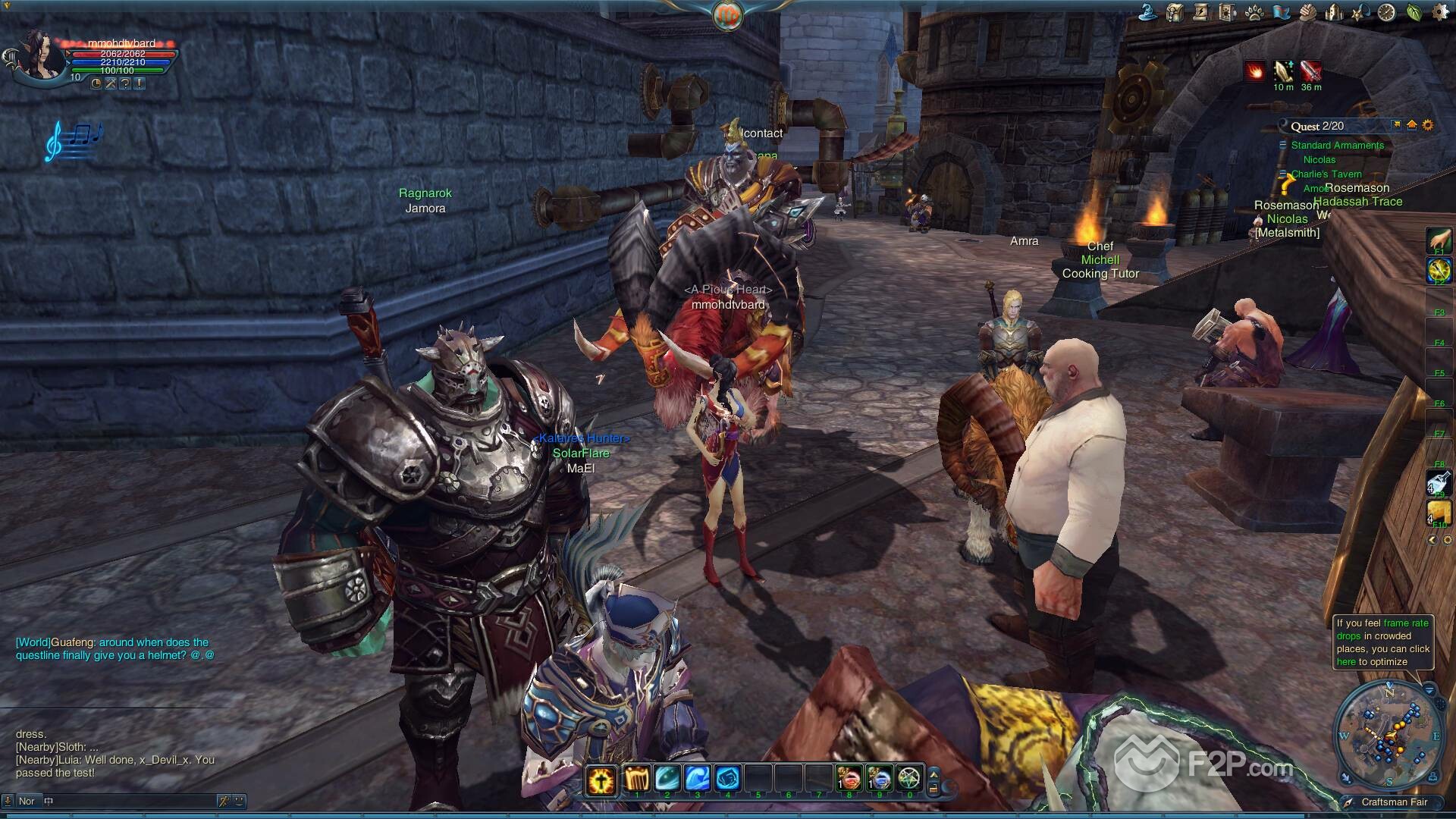This screenshot has width=1456, height=819.
Task: Use the red potion in slot 8
Action: point(849,779)
